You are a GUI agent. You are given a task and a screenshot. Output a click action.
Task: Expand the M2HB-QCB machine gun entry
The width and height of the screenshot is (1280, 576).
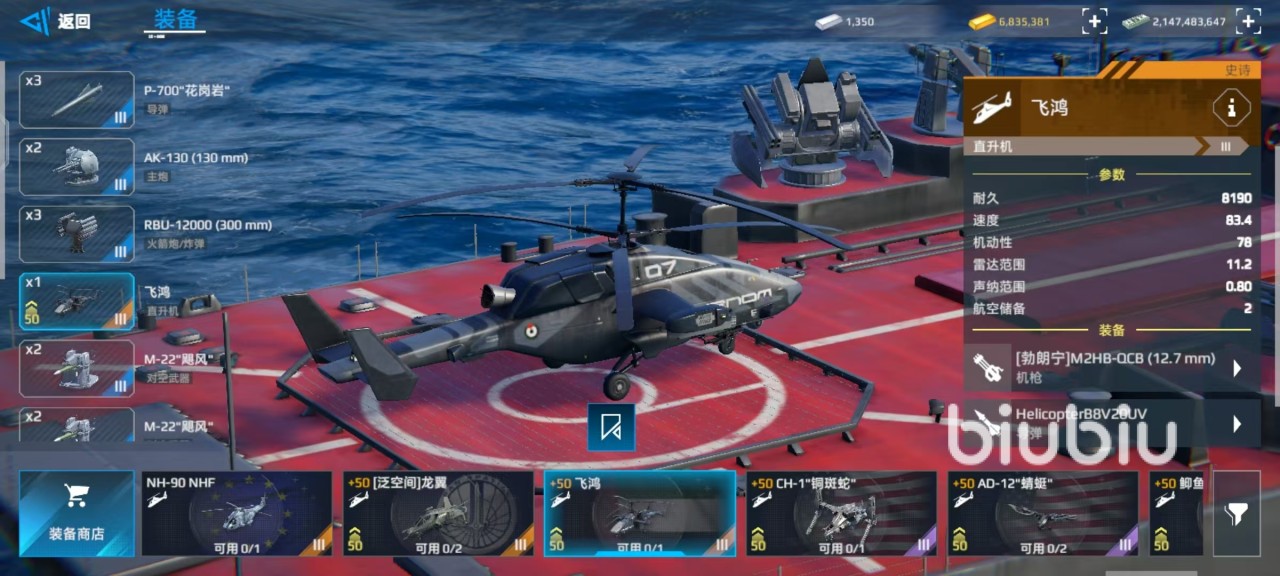click(x=1236, y=367)
